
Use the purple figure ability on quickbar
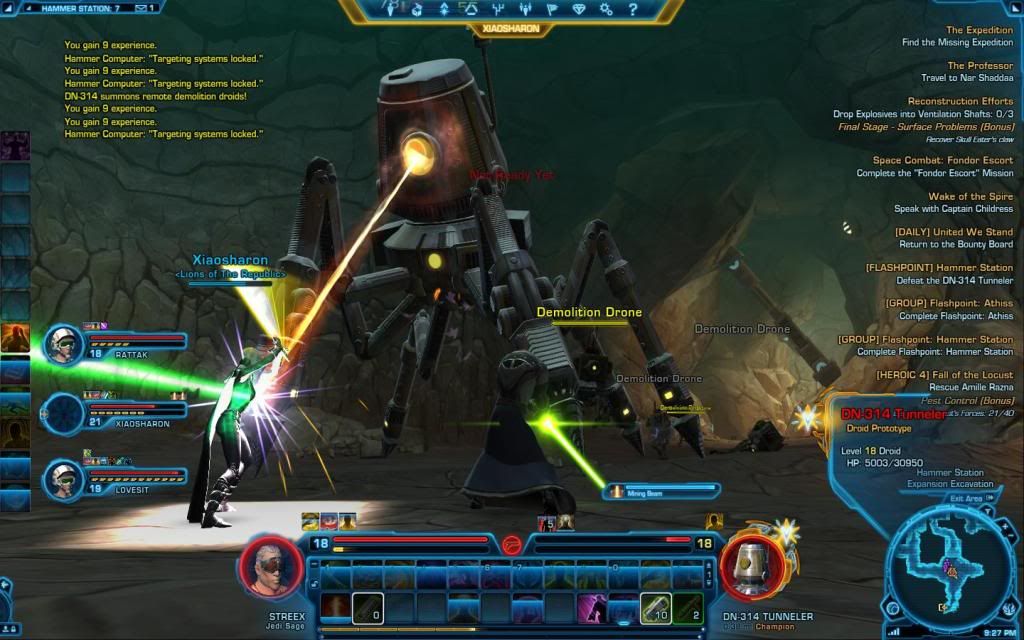click(x=594, y=607)
